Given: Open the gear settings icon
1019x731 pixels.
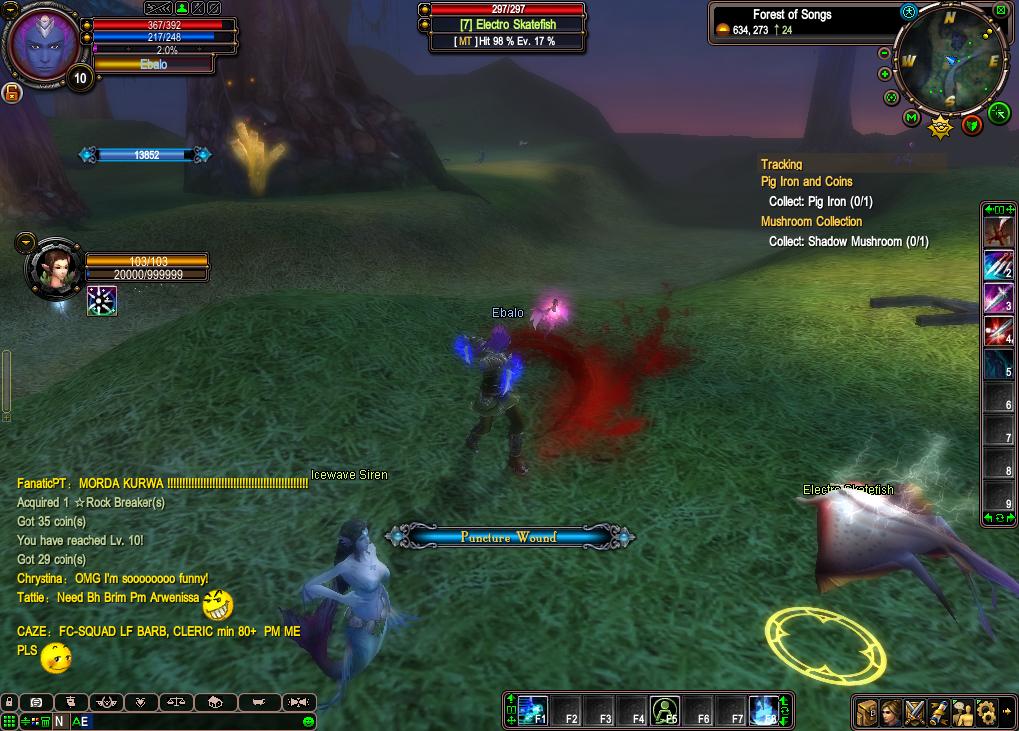Looking at the screenshot, I should click(986, 712).
